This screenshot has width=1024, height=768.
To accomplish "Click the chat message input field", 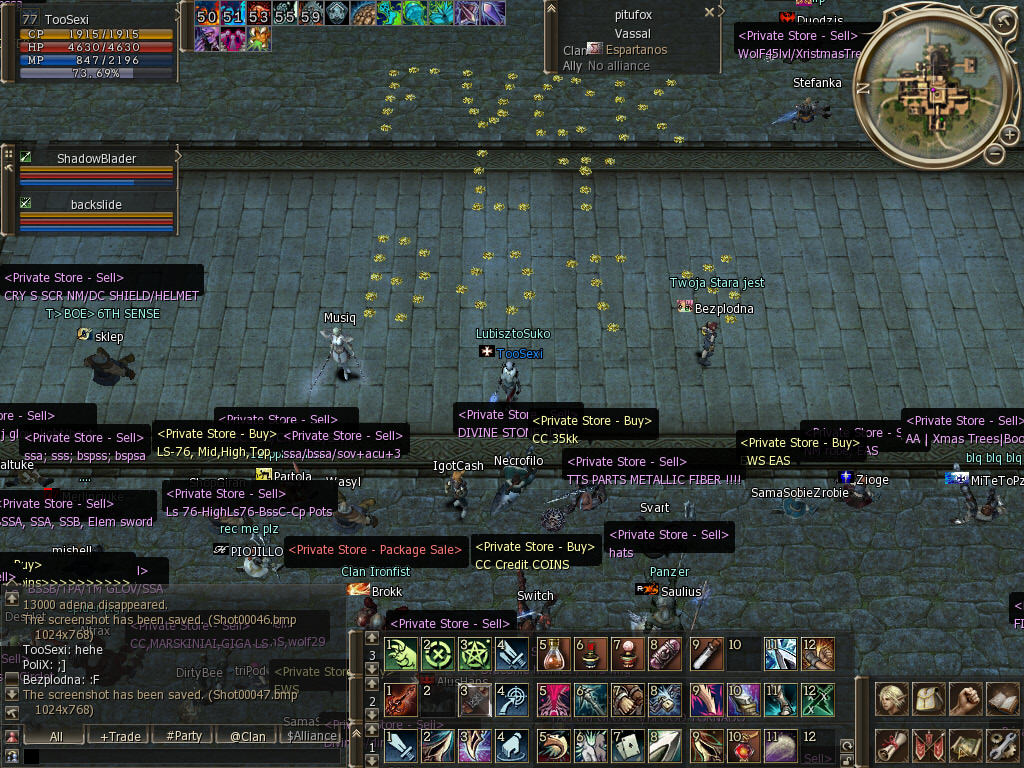I will pos(180,757).
